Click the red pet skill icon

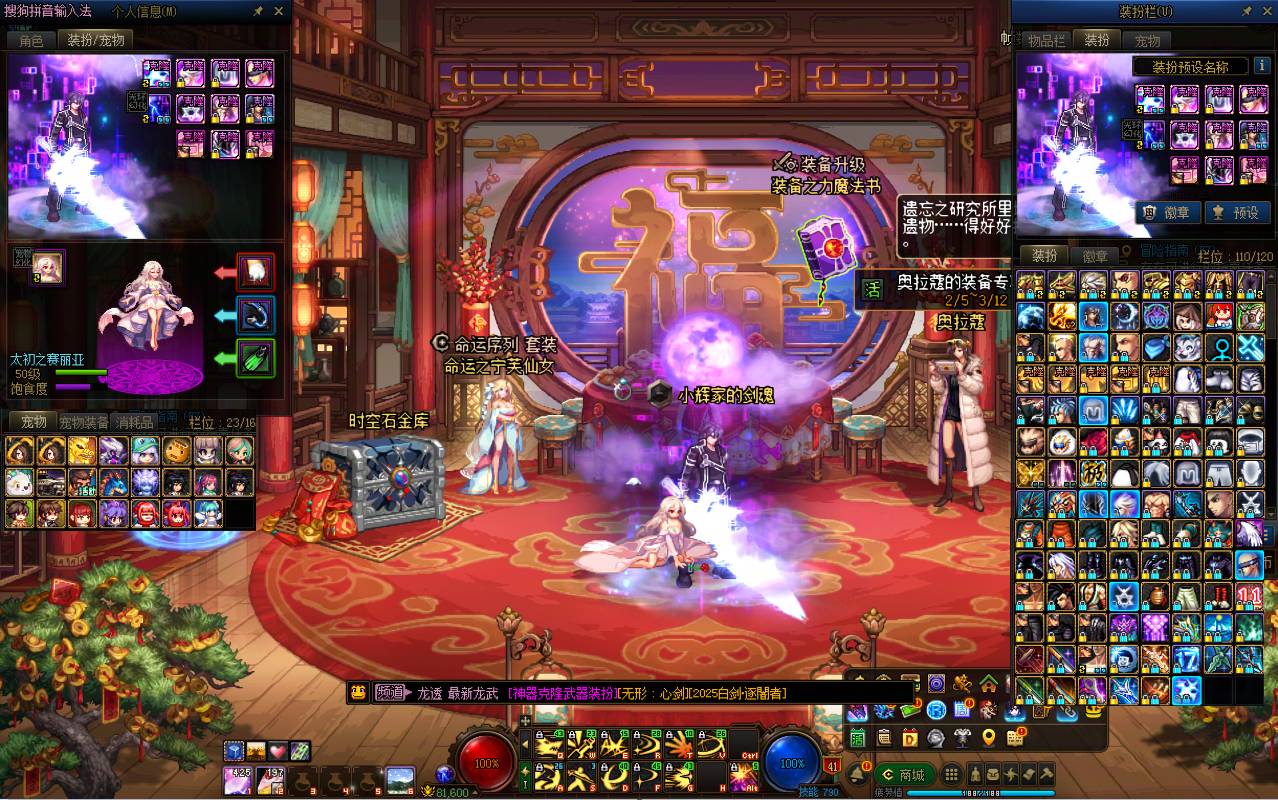point(255,271)
